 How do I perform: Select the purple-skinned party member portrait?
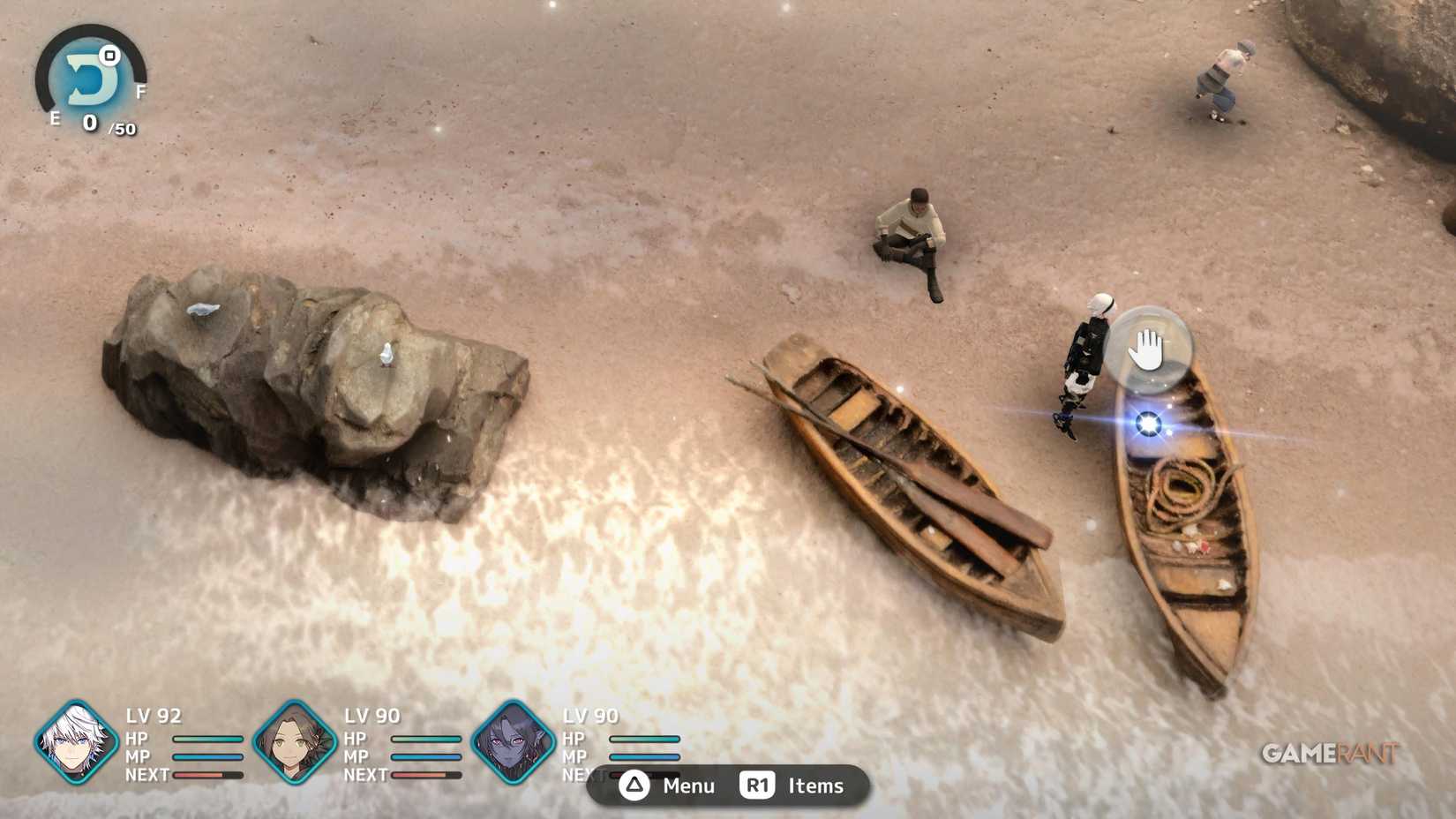click(x=516, y=746)
